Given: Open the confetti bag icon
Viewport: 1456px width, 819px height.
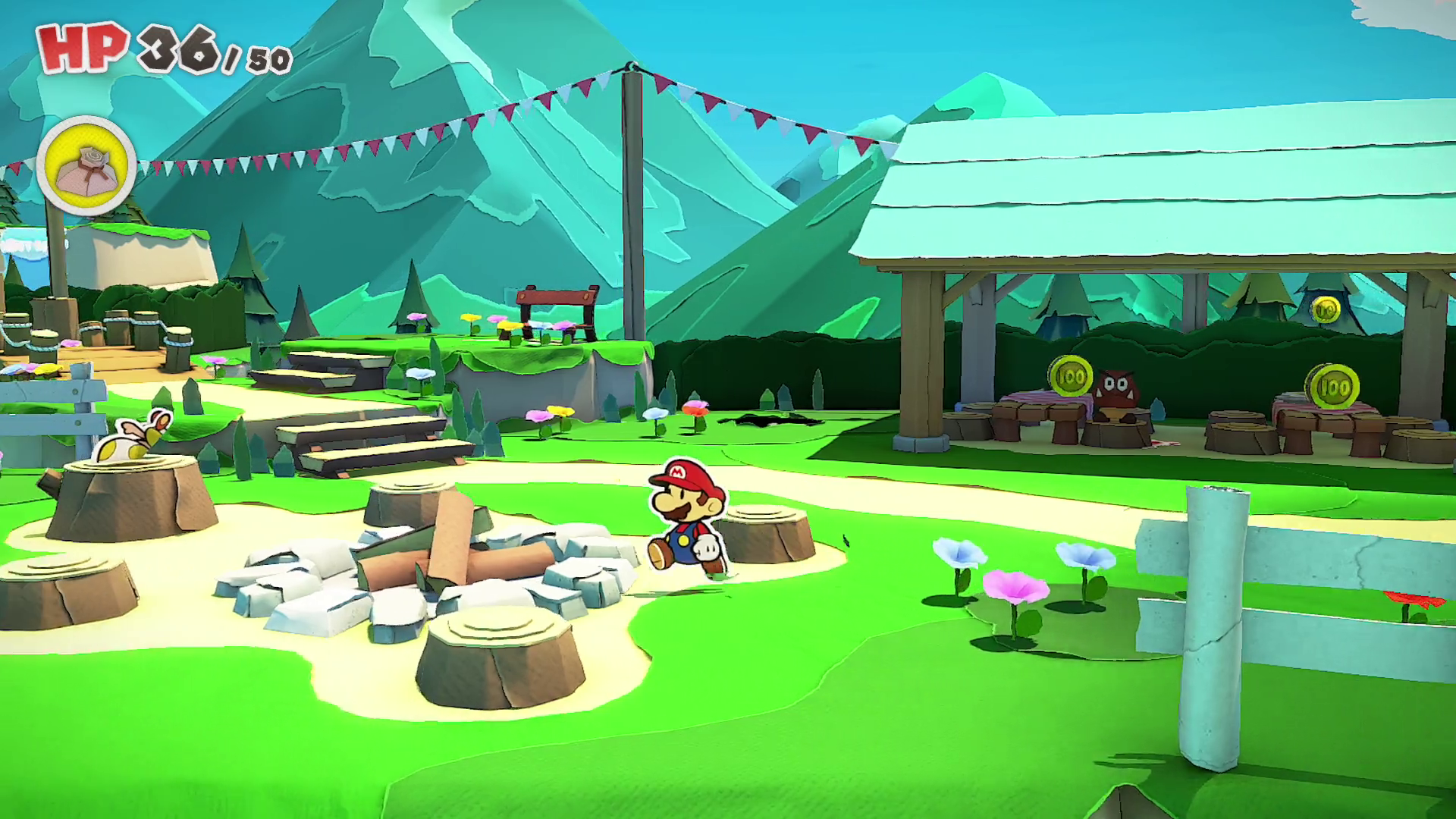Looking at the screenshot, I should [86, 166].
